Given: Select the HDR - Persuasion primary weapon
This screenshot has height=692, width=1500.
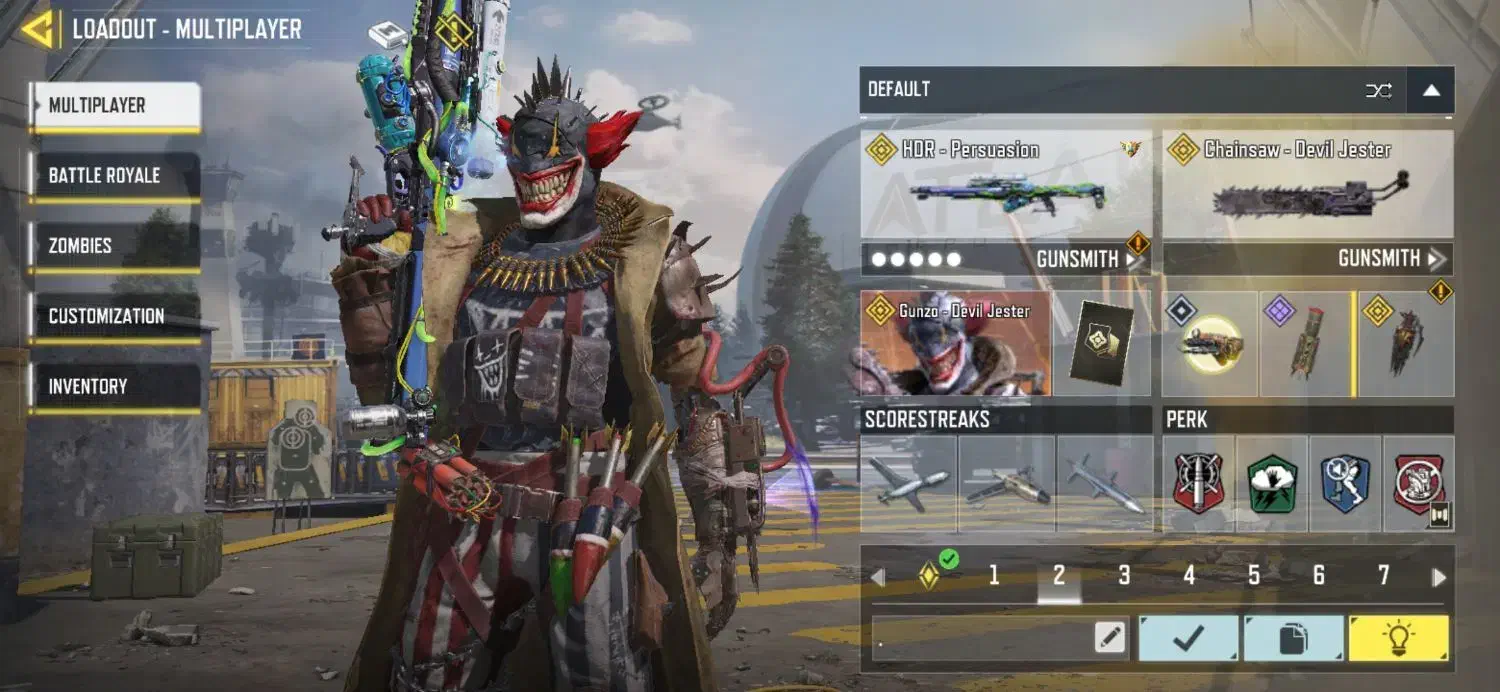Looking at the screenshot, I should 1005,184.
